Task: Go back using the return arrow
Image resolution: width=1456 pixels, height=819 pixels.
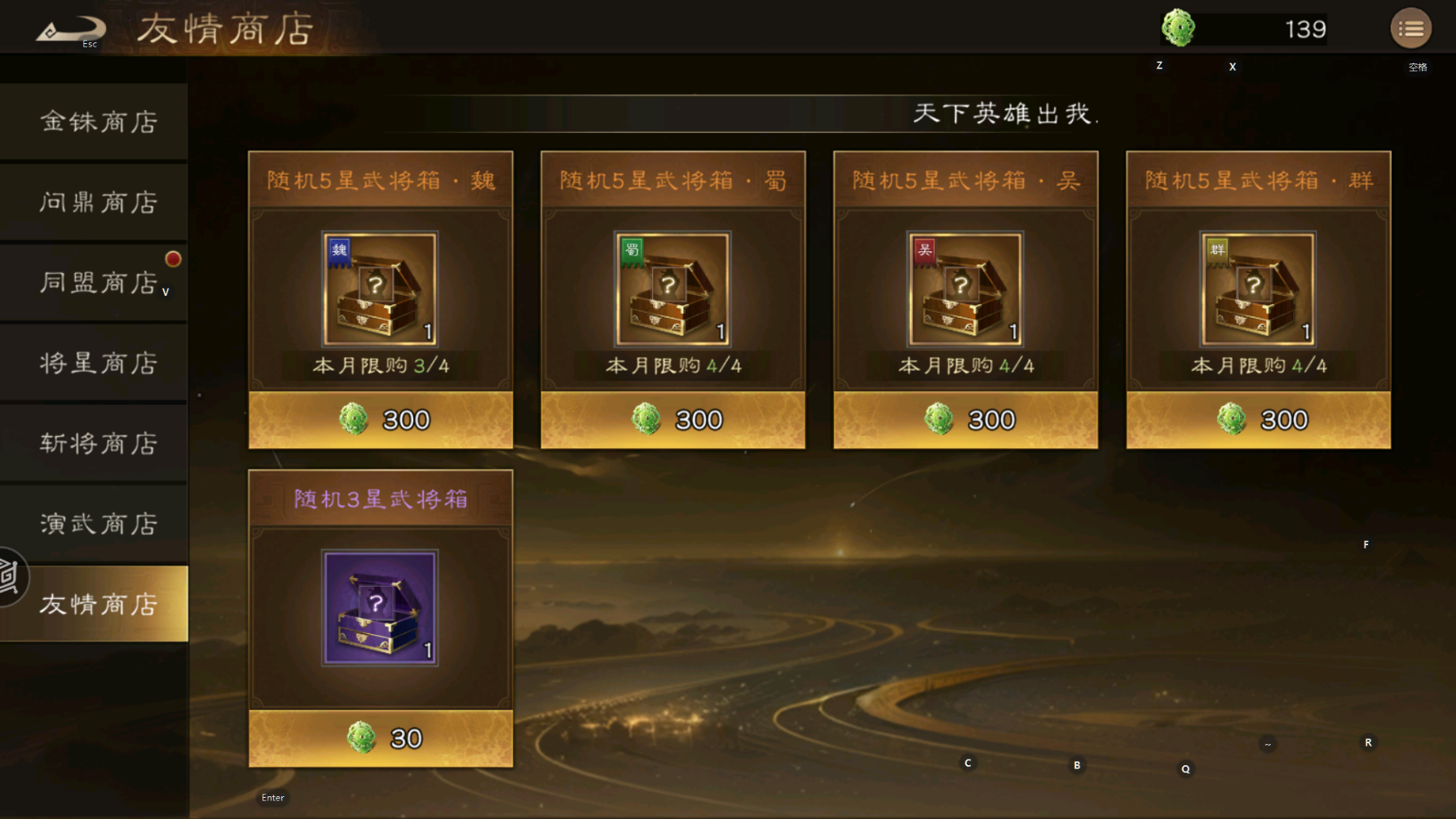Action: 69,30
